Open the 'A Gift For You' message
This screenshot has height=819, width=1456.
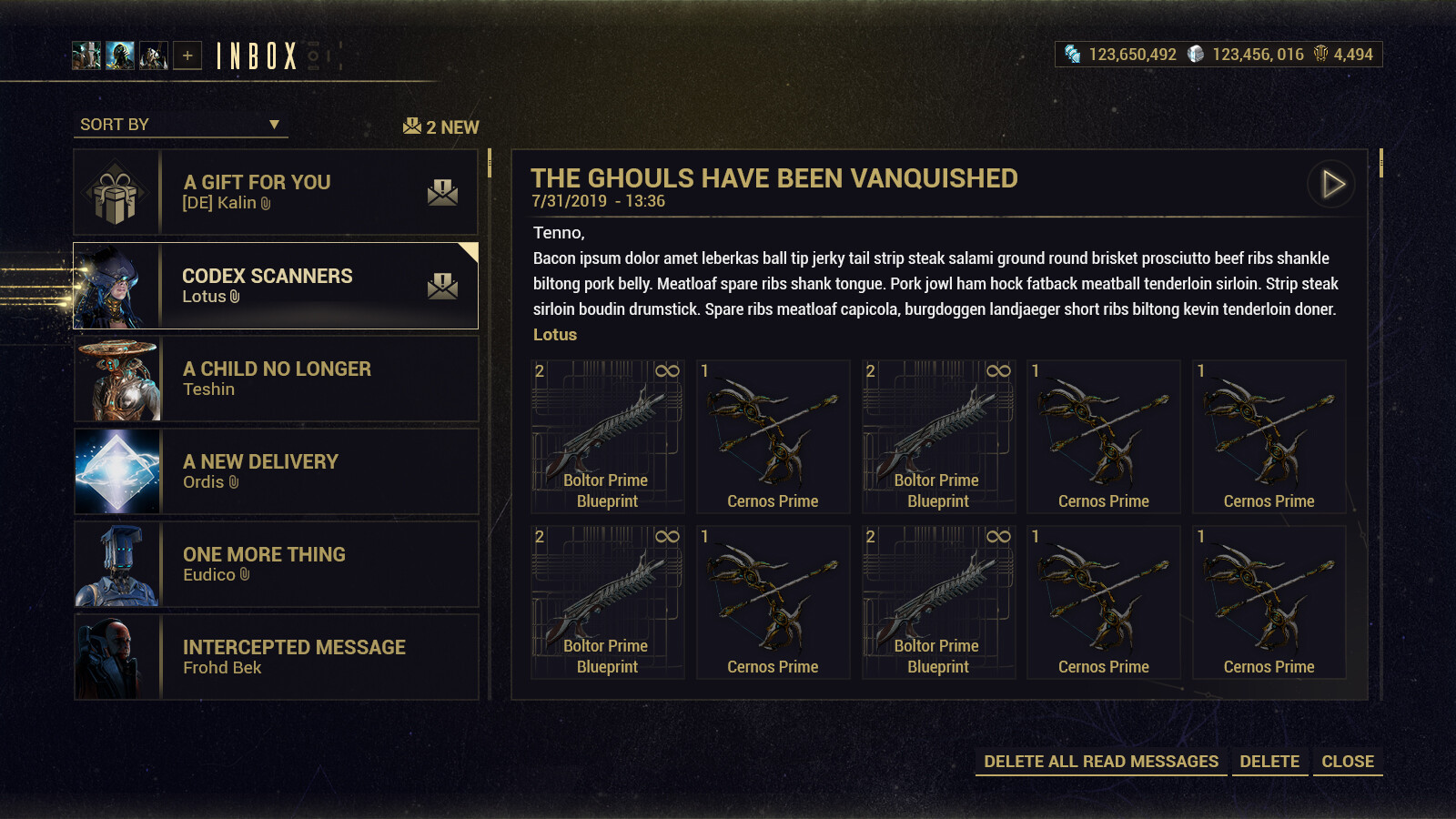coord(276,192)
